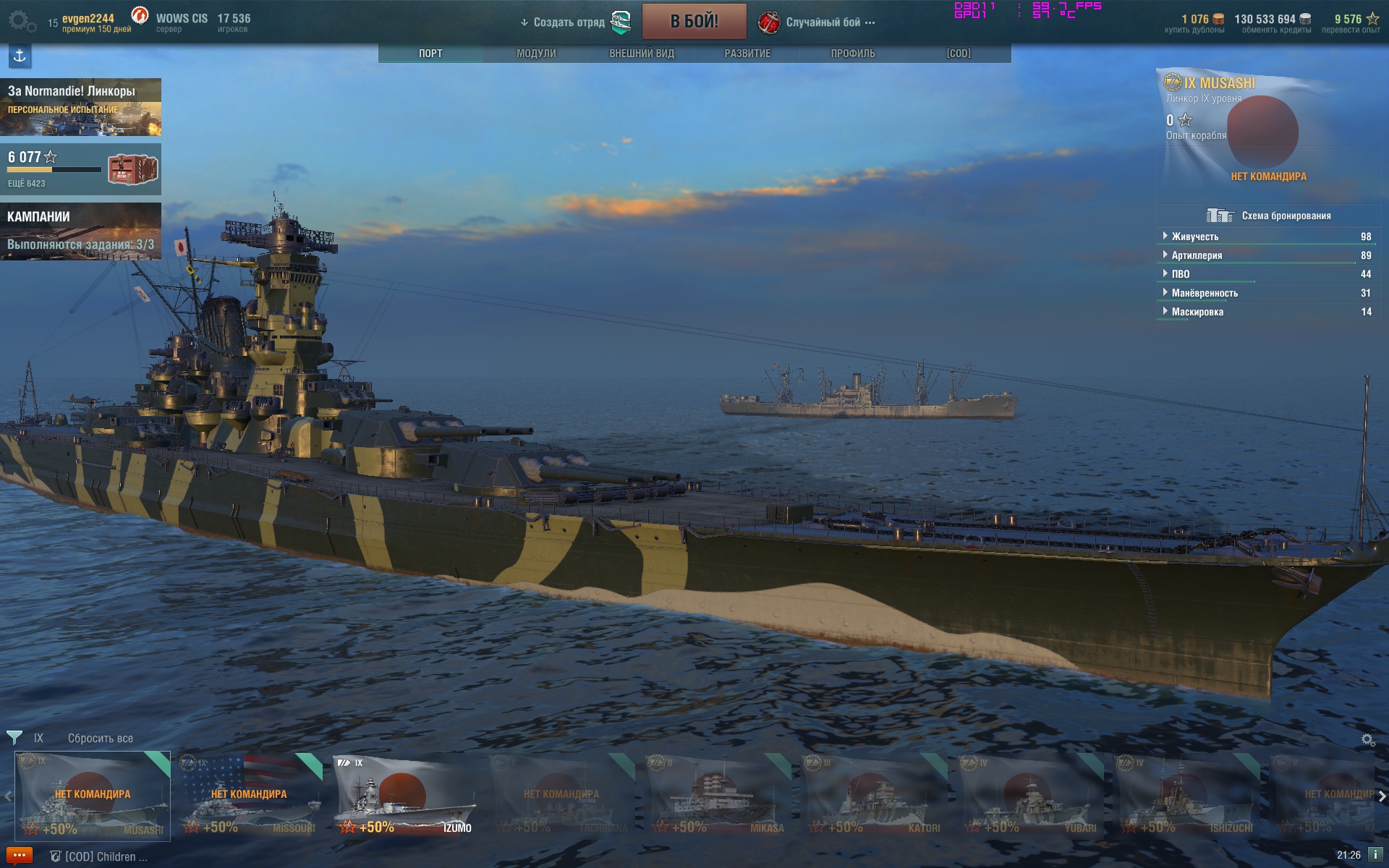The width and height of the screenshot is (1389, 868).
Task: Go to the РАЗВИТИЕ tab
Action: [x=747, y=54]
